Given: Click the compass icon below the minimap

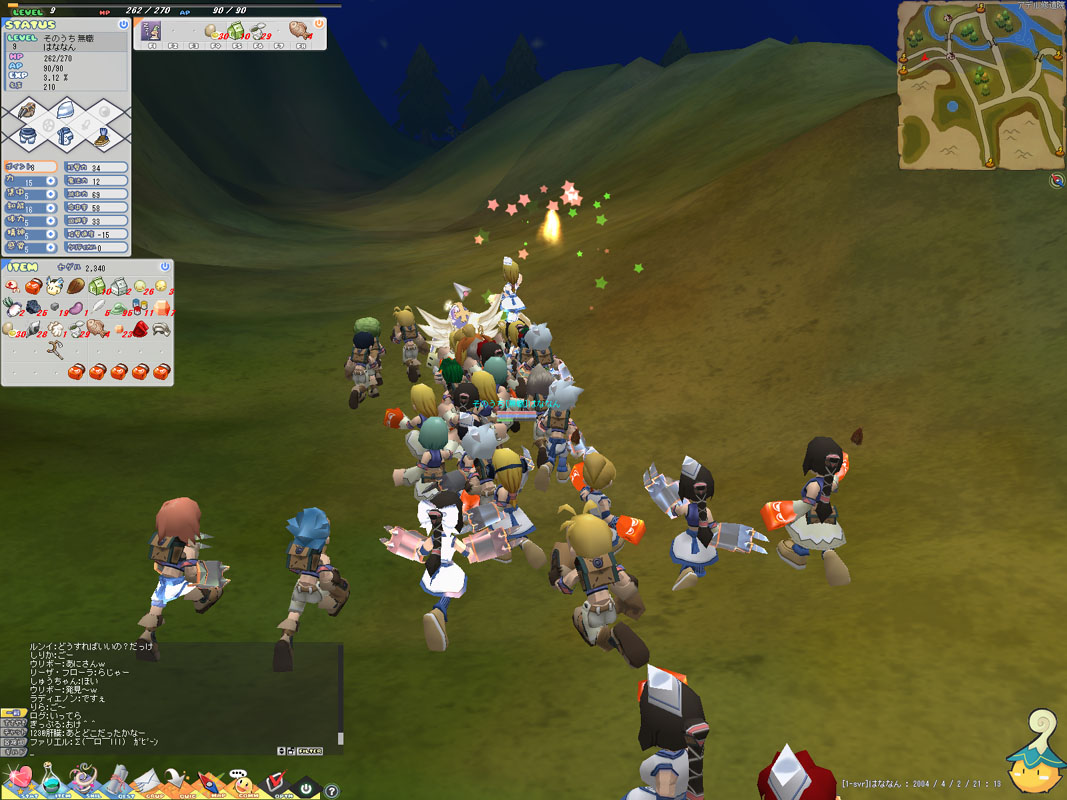Looking at the screenshot, I should click(1057, 180).
